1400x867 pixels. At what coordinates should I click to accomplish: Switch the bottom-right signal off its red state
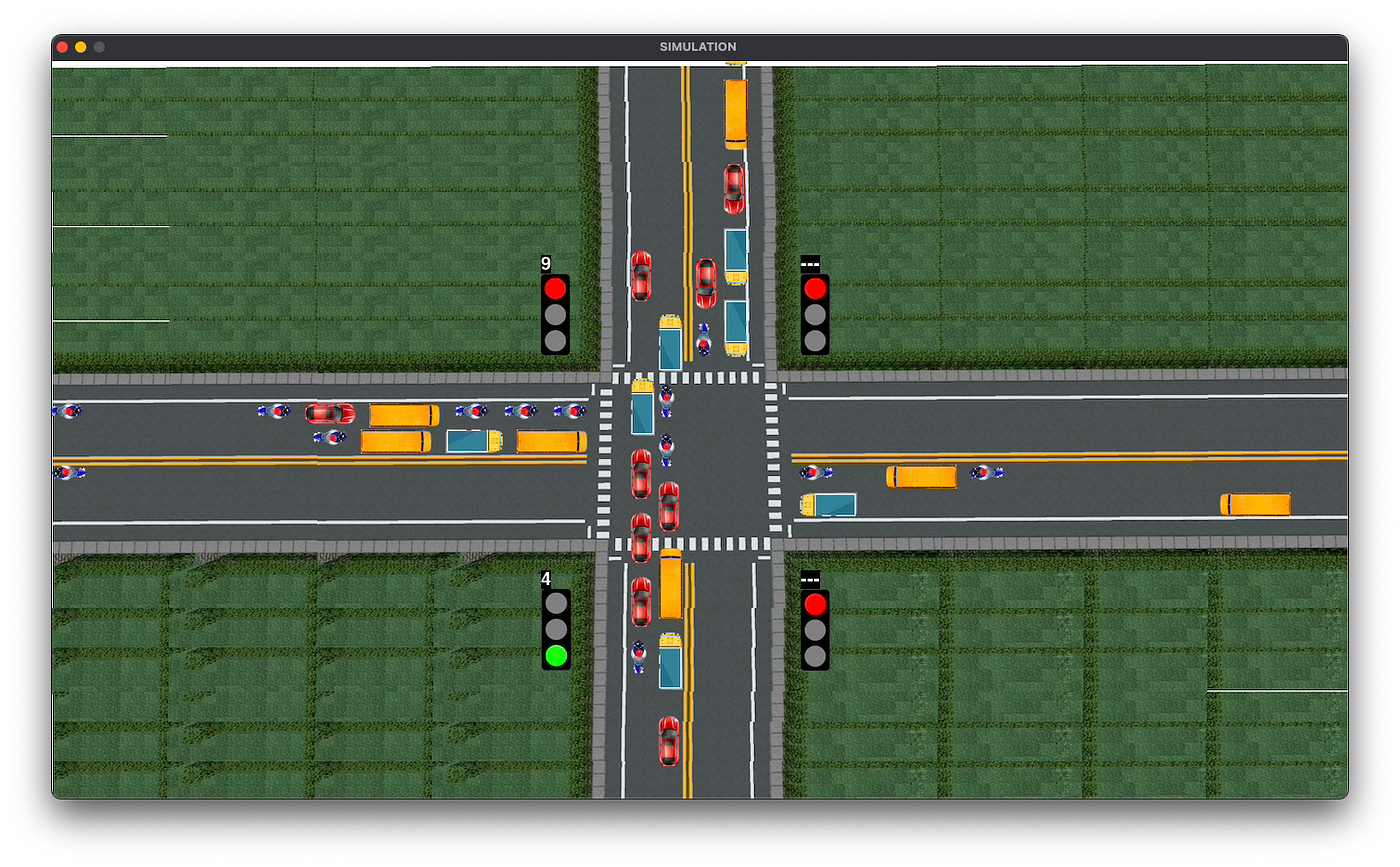coord(816,604)
